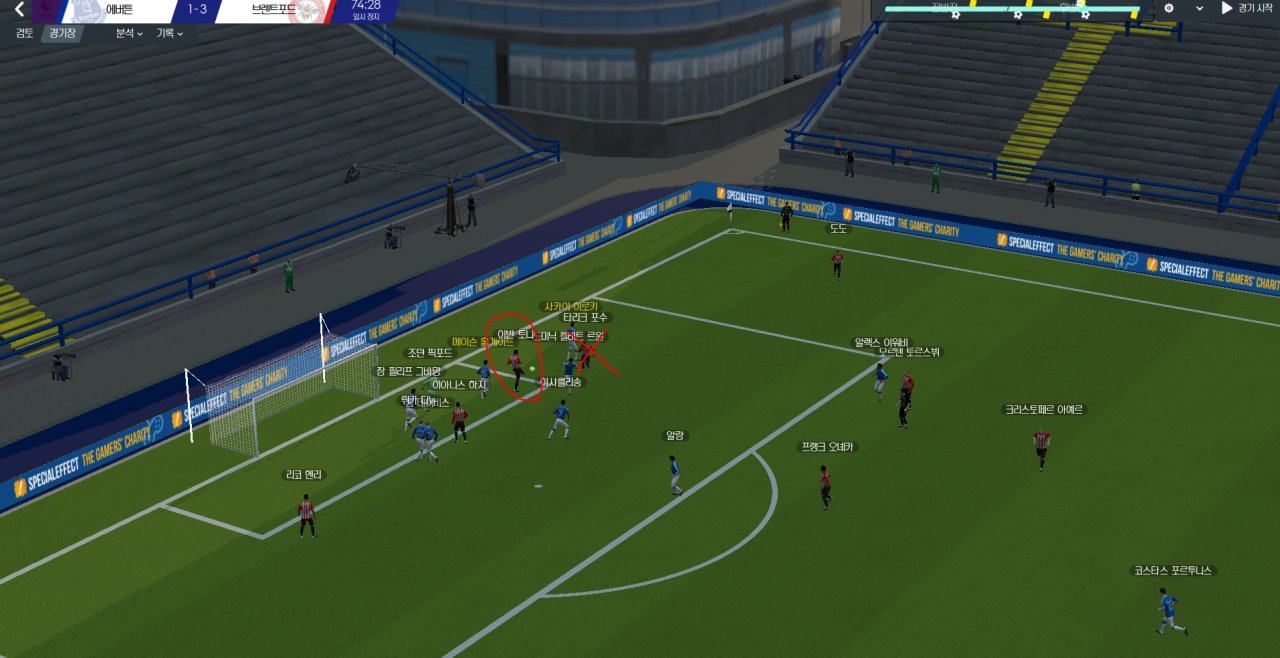The height and width of the screenshot is (658, 1280).
Task: Go back with the top-left arrow
Action: tap(18, 10)
